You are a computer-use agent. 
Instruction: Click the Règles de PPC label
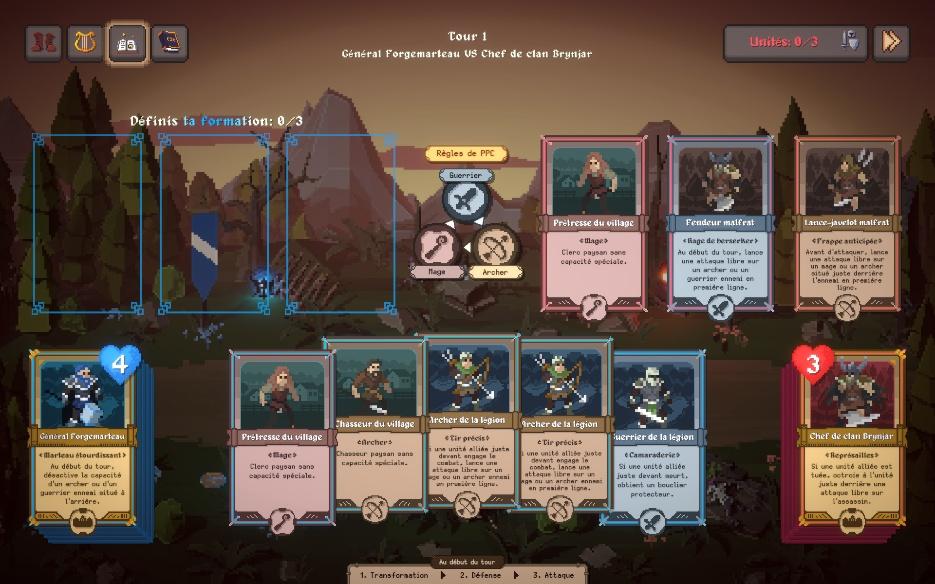point(466,154)
